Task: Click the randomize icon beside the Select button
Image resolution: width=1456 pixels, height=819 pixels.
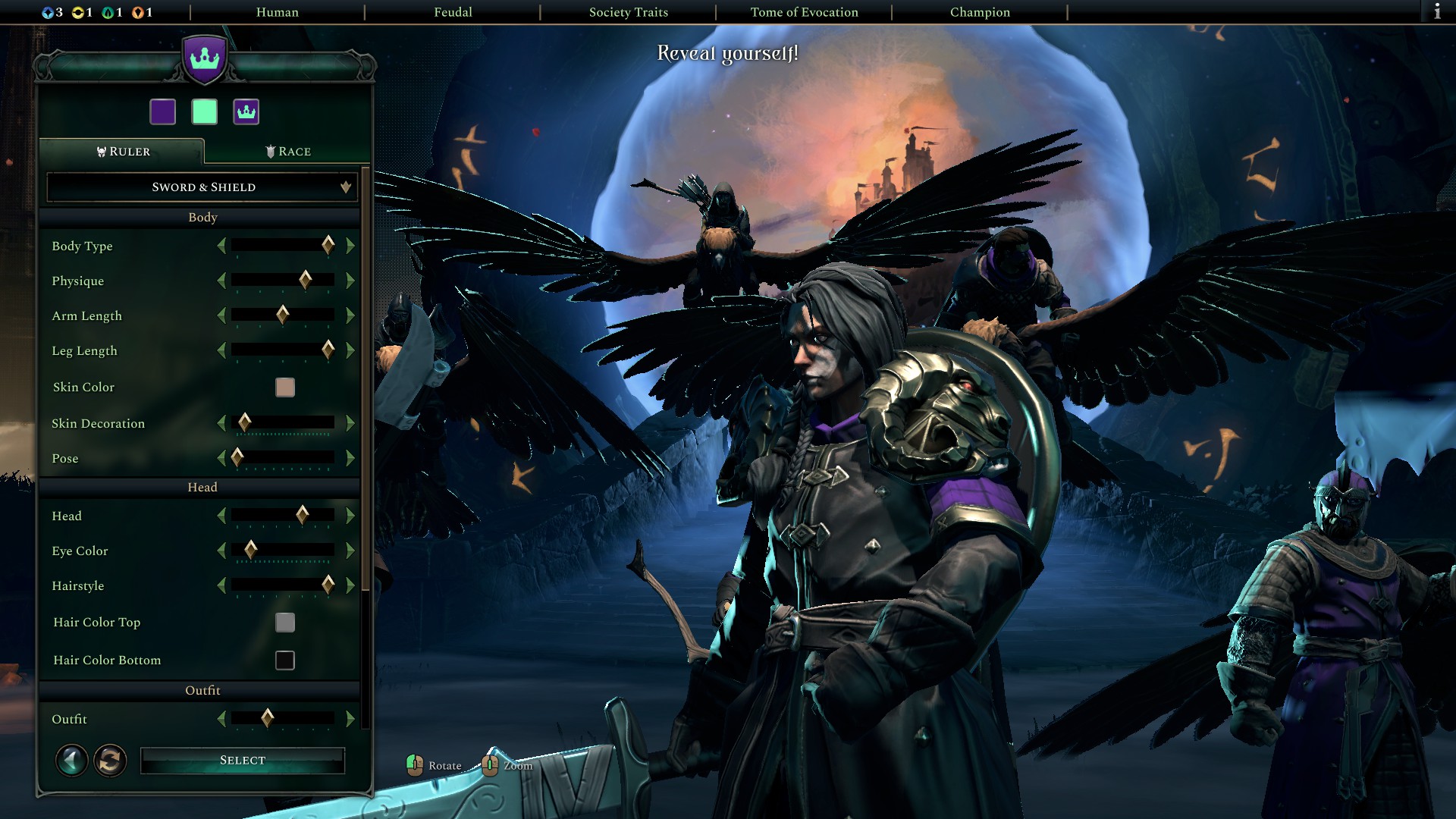Action: [110, 760]
